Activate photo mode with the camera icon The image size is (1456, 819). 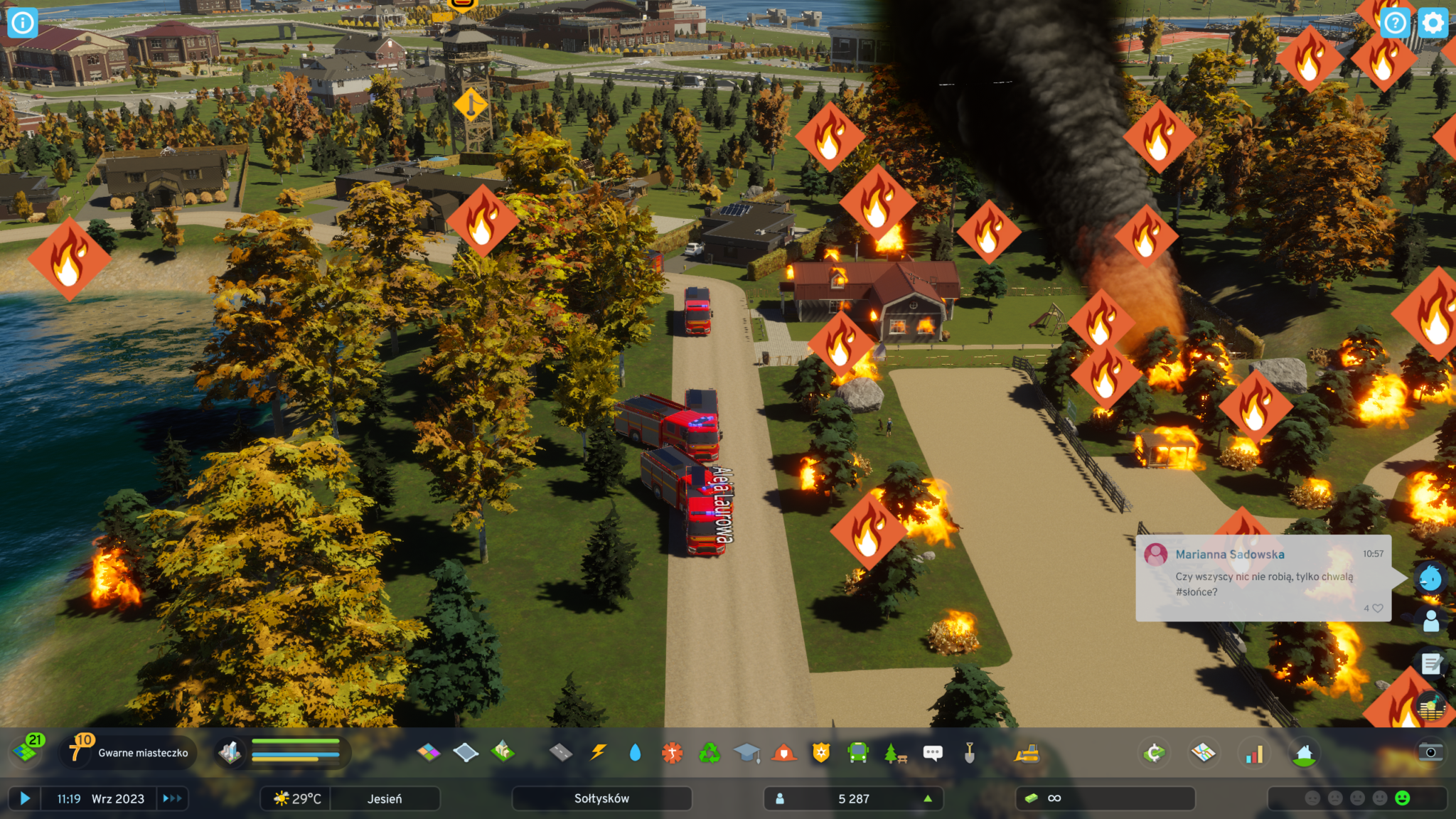click(1430, 752)
